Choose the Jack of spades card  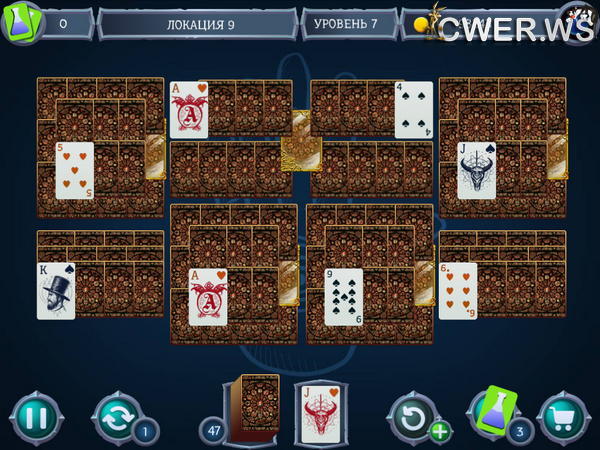477,170
